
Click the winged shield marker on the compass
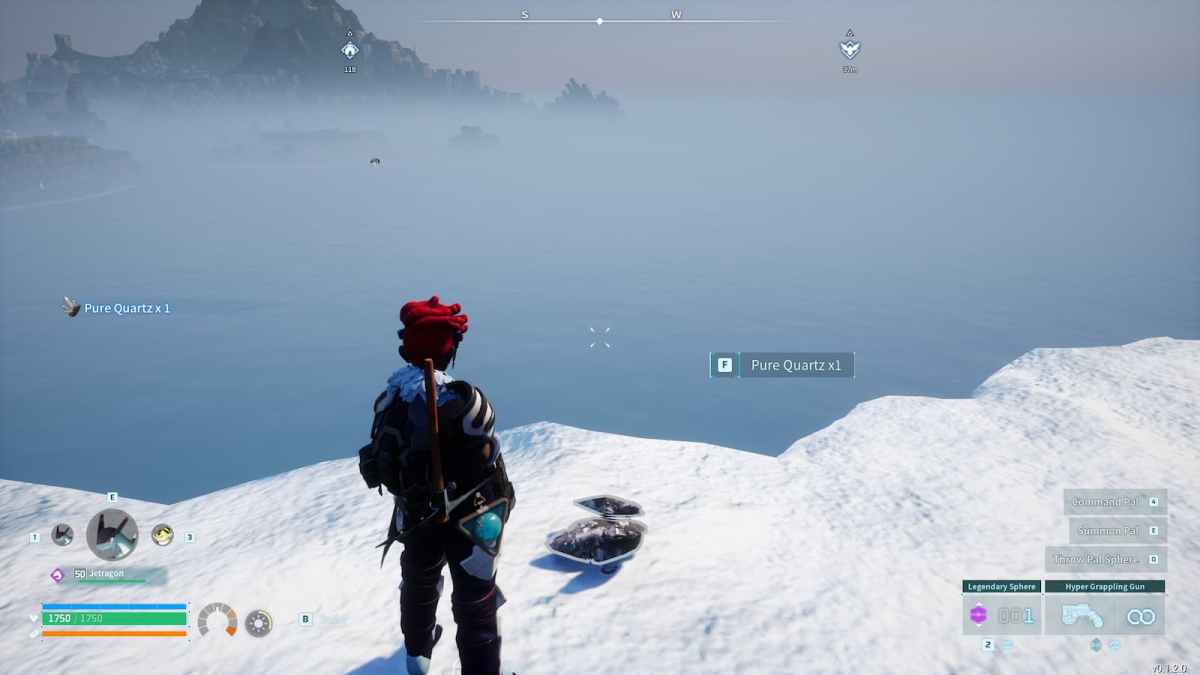point(849,48)
